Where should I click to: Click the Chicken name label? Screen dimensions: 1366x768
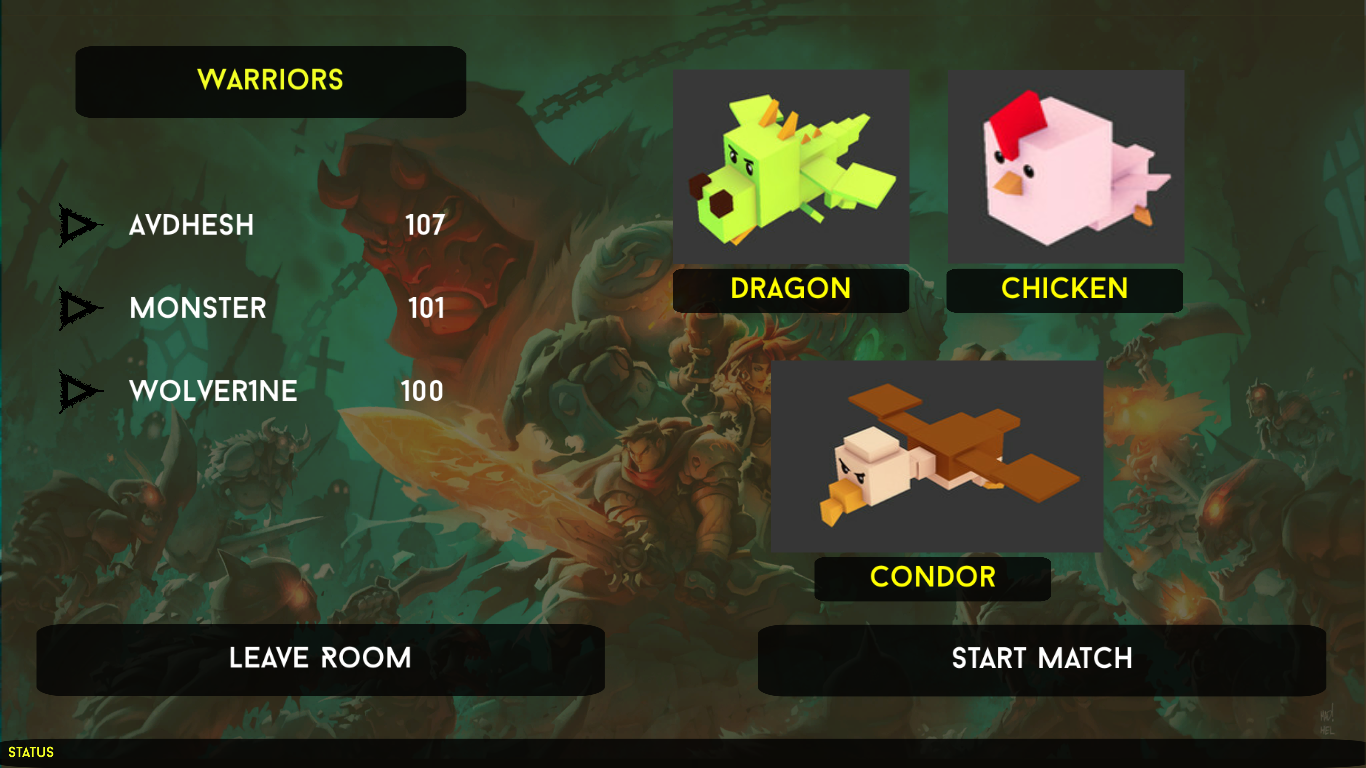(x=1064, y=290)
